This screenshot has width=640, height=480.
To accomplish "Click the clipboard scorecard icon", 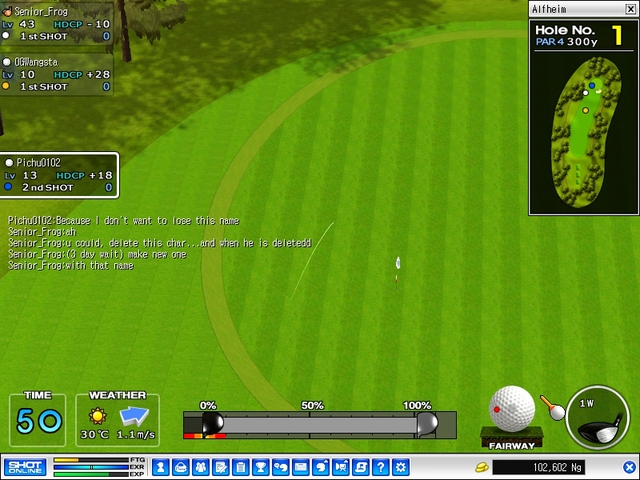I will [240, 467].
